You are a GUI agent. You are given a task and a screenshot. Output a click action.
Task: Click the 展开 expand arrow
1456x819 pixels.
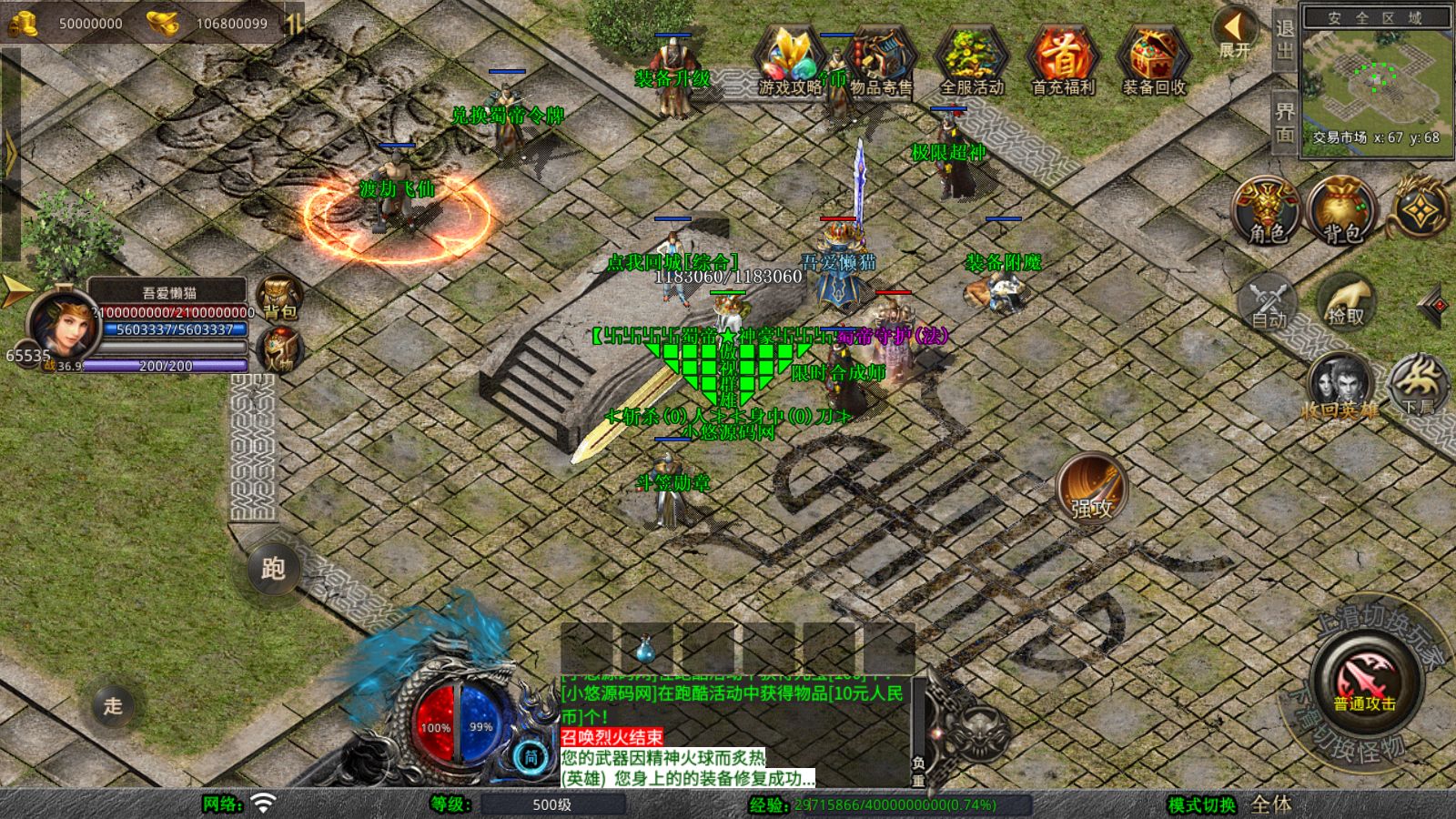(x=1235, y=33)
